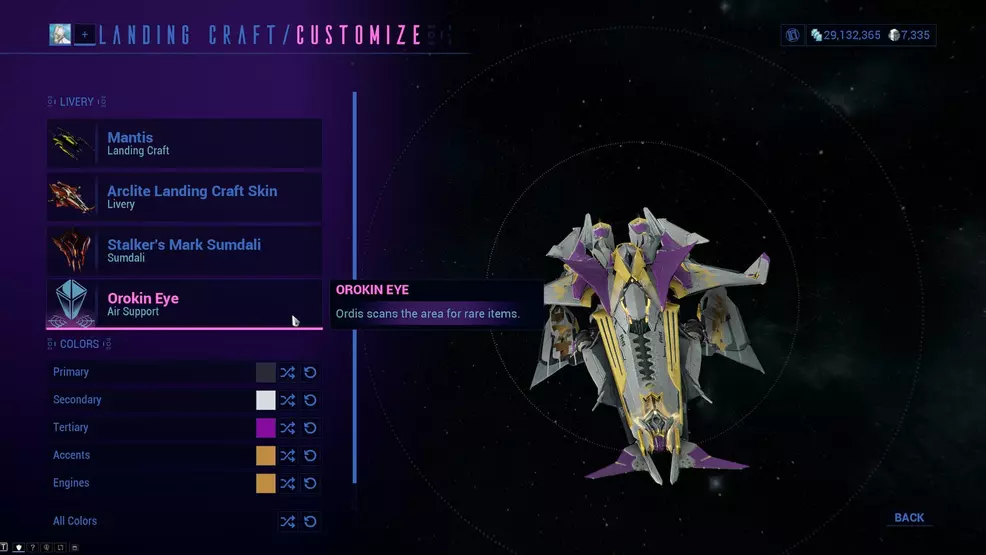Open the Primary color swatch
986x555 pixels.
pyautogui.click(x=265, y=372)
